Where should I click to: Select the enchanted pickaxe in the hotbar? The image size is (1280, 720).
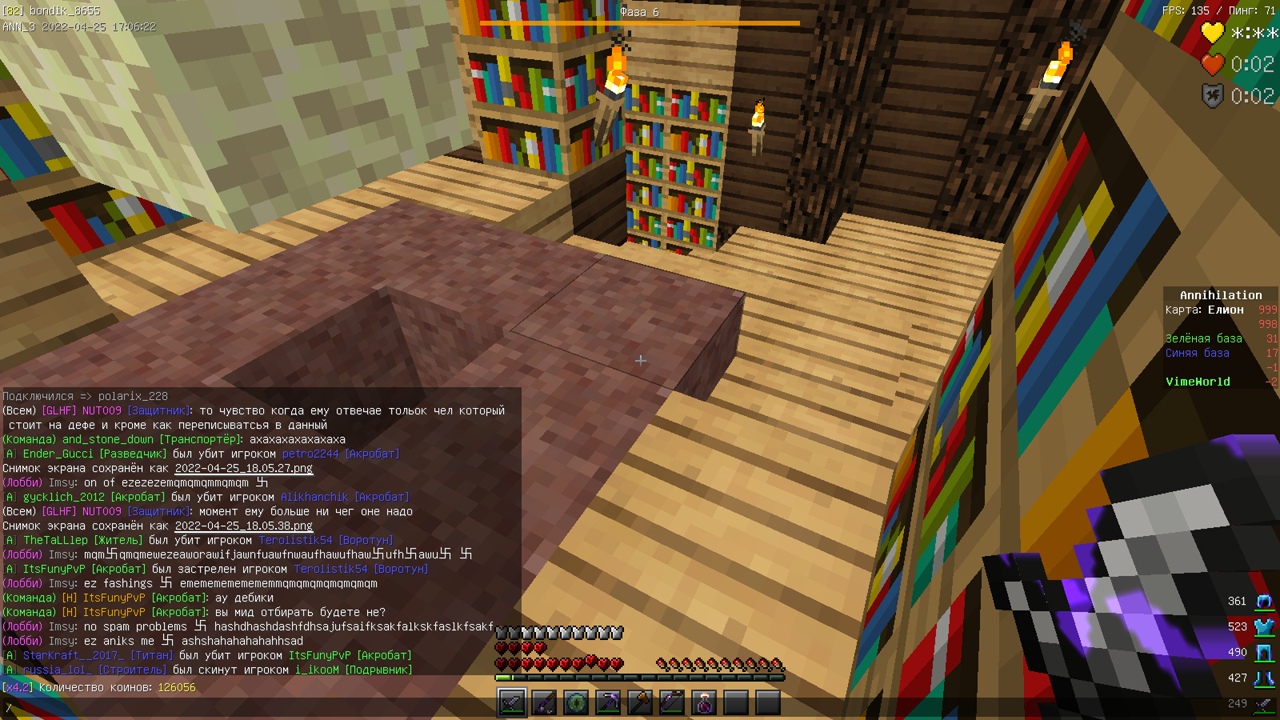[x=608, y=703]
